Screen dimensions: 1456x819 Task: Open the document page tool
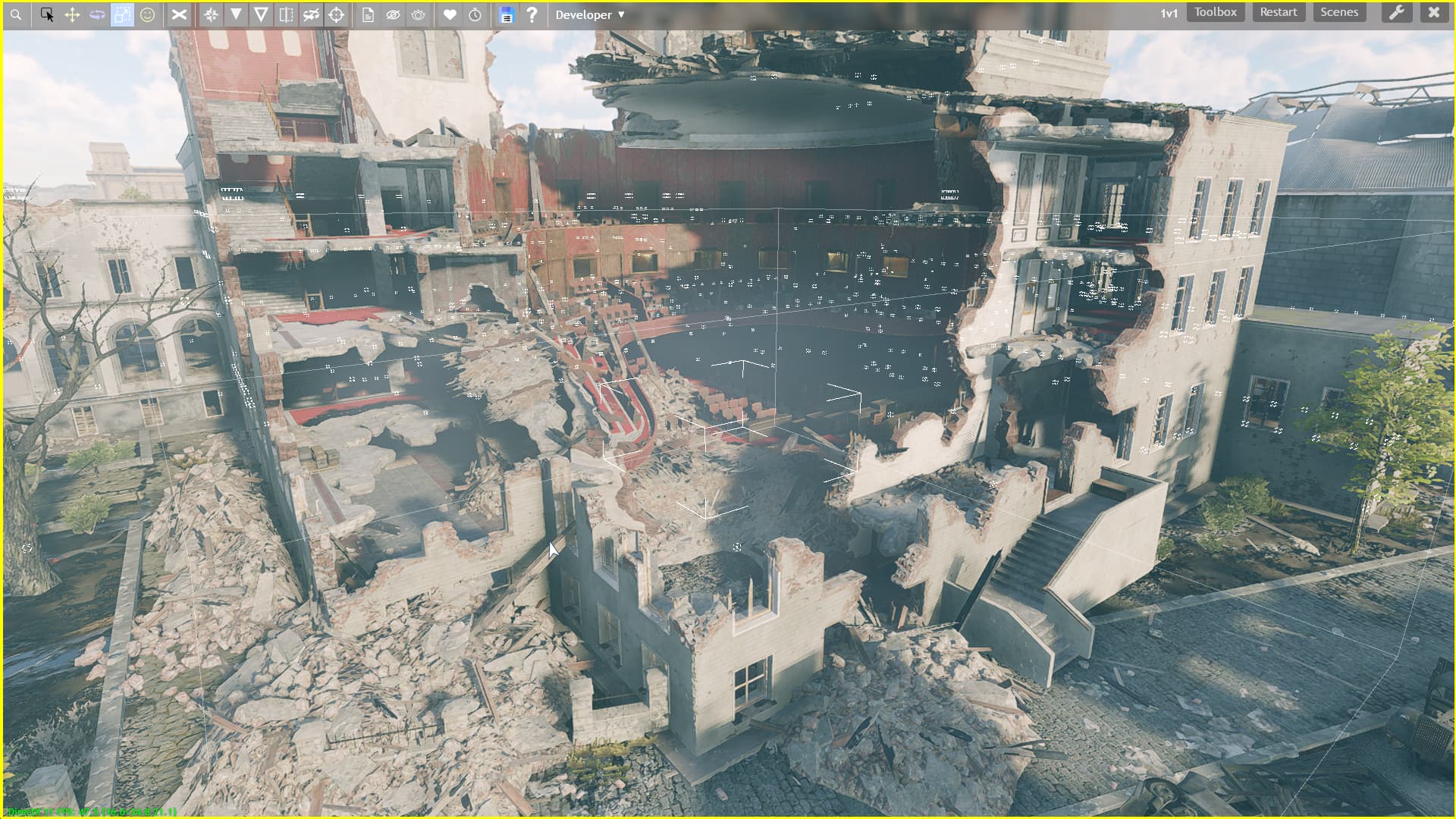coord(368,14)
